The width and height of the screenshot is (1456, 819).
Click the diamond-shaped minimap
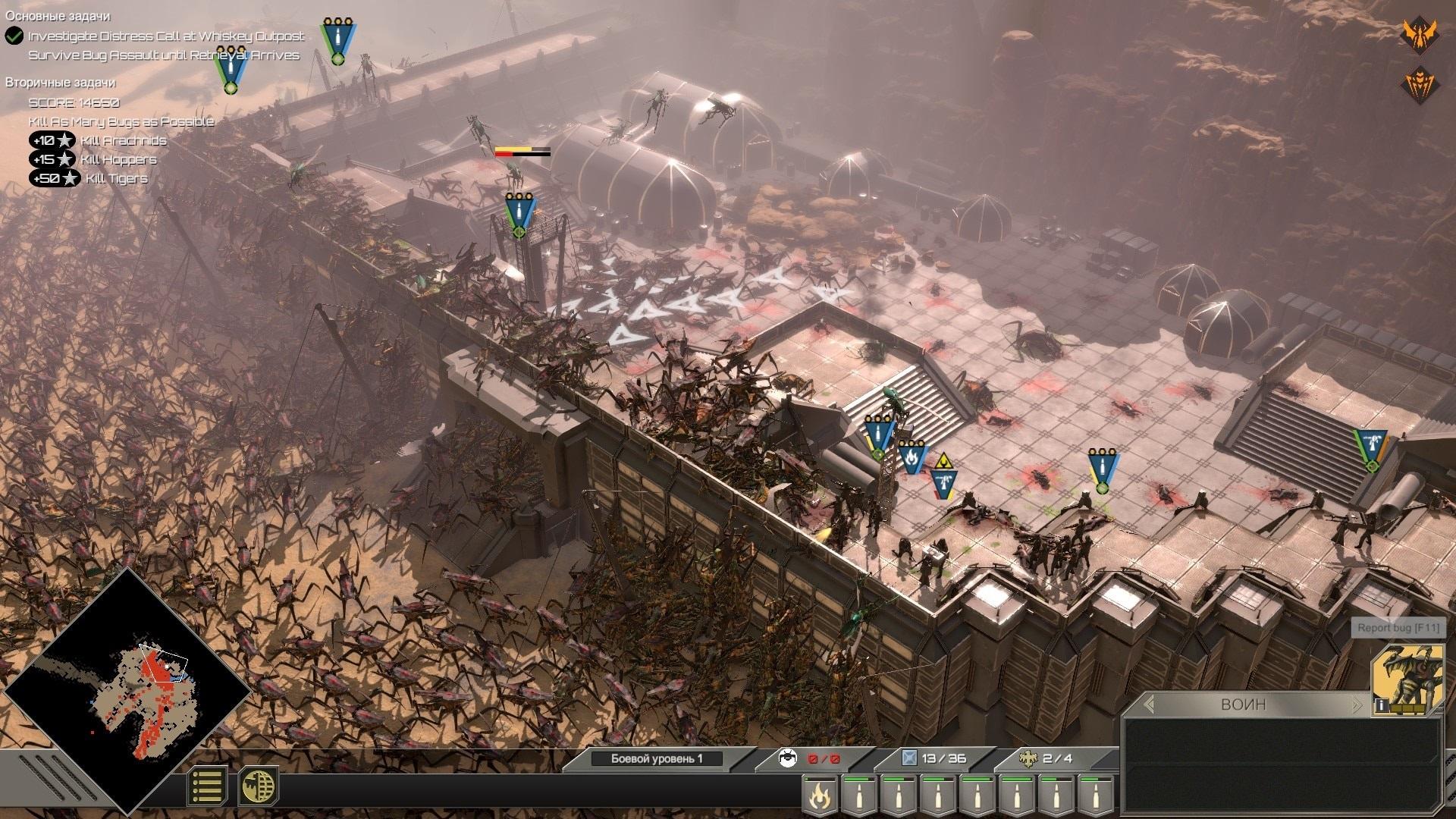click(127, 692)
